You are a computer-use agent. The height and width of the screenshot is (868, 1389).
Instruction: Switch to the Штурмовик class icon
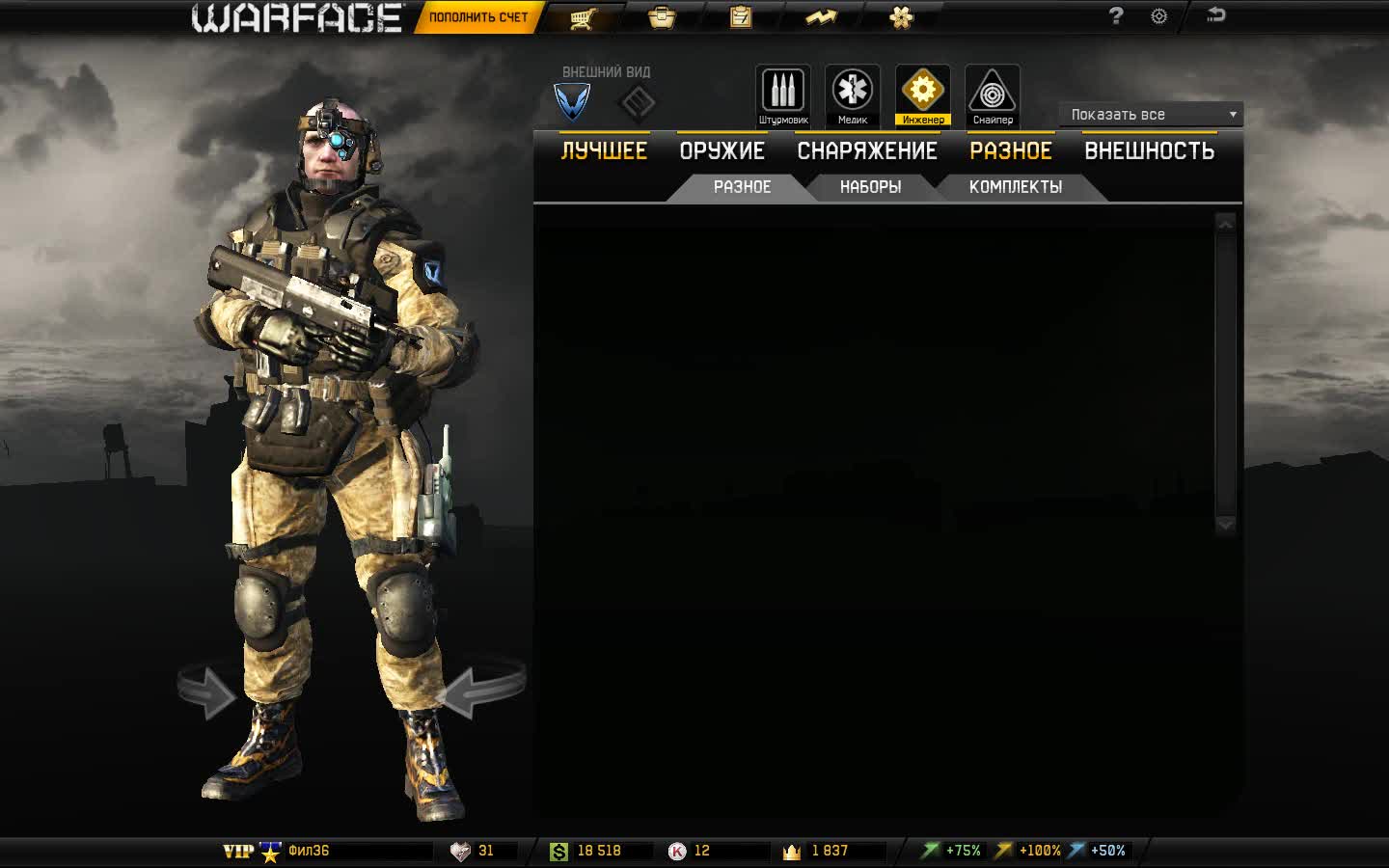click(x=782, y=92)
